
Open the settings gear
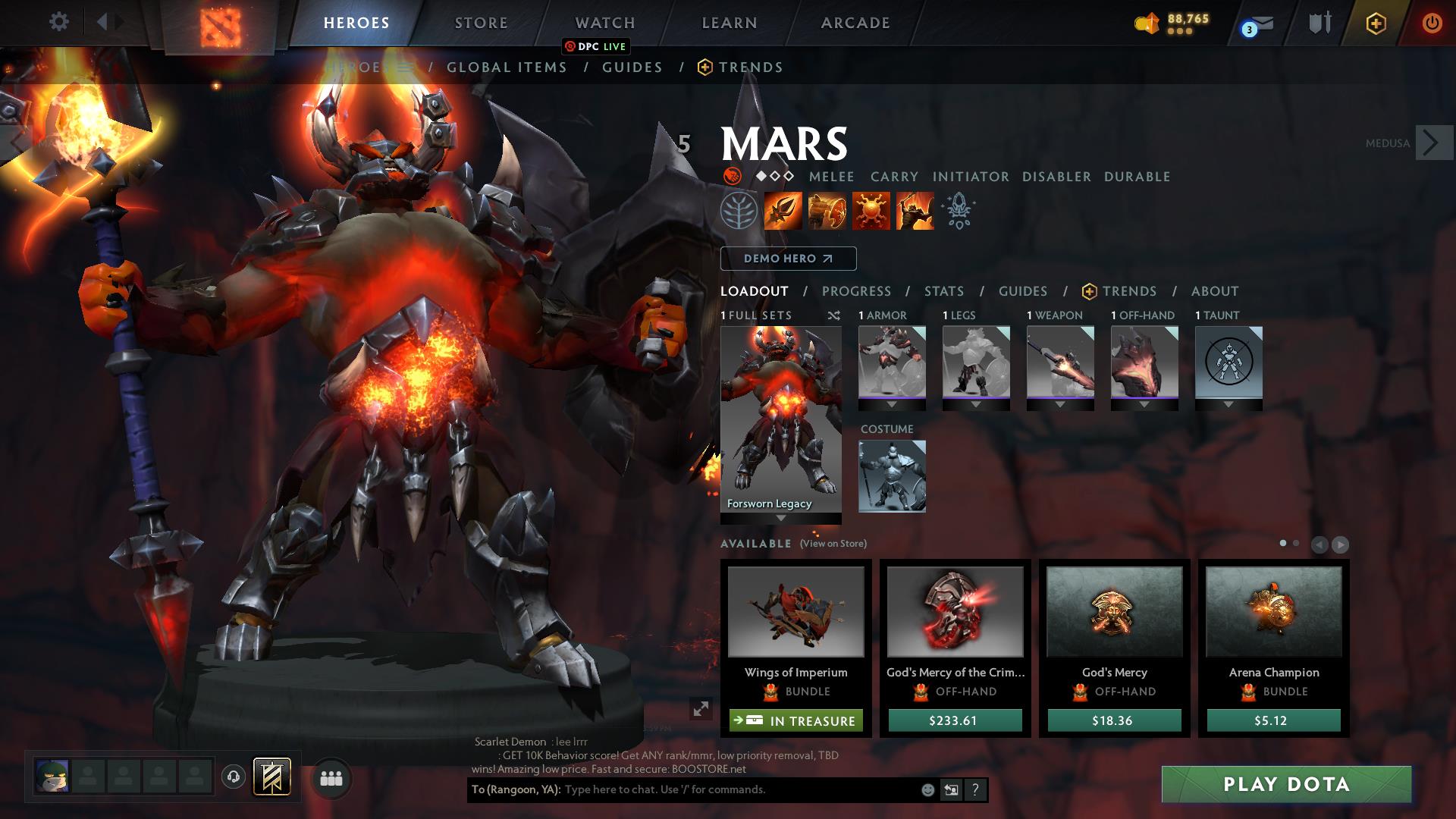[x=59, y=21]
